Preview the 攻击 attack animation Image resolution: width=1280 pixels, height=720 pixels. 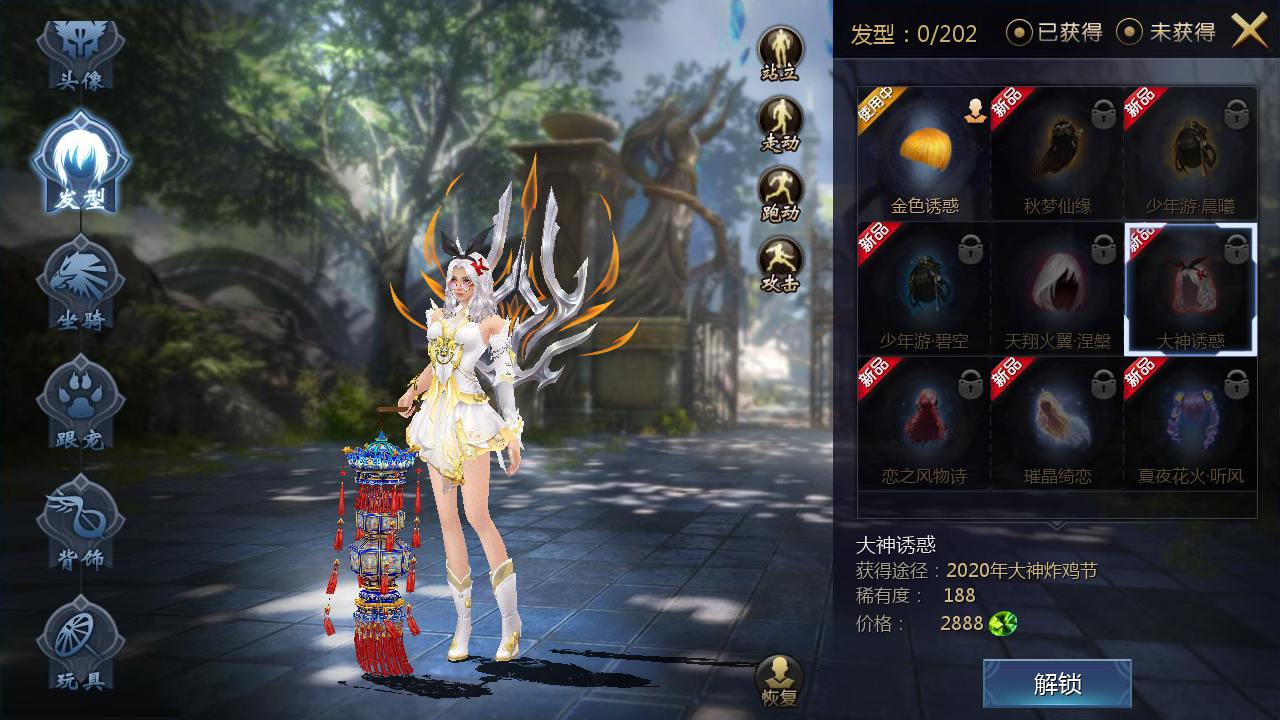(x=780, y=262)
